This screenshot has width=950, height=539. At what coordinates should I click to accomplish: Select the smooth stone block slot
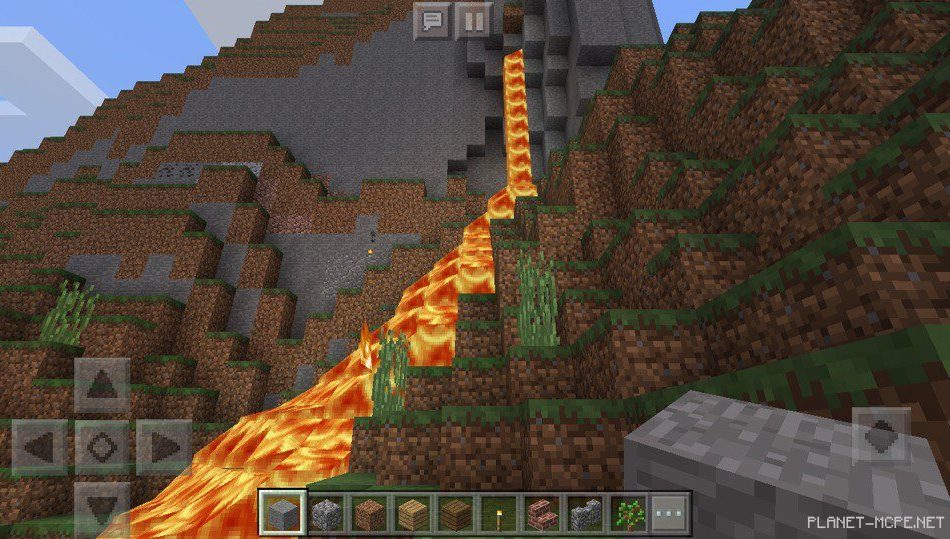pyautogui.click(x=281, y=513)
